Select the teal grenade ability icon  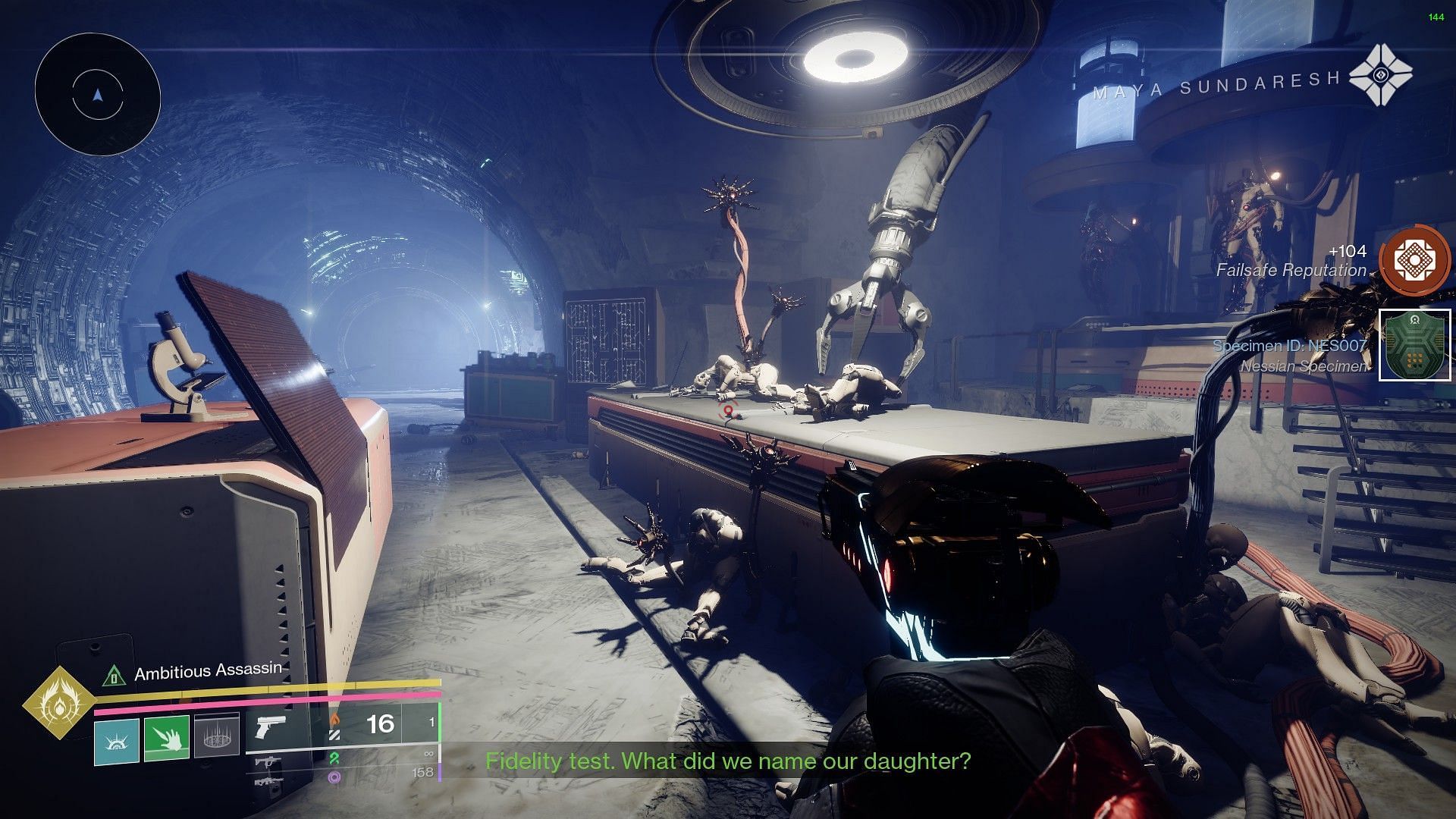coord(117,740)
